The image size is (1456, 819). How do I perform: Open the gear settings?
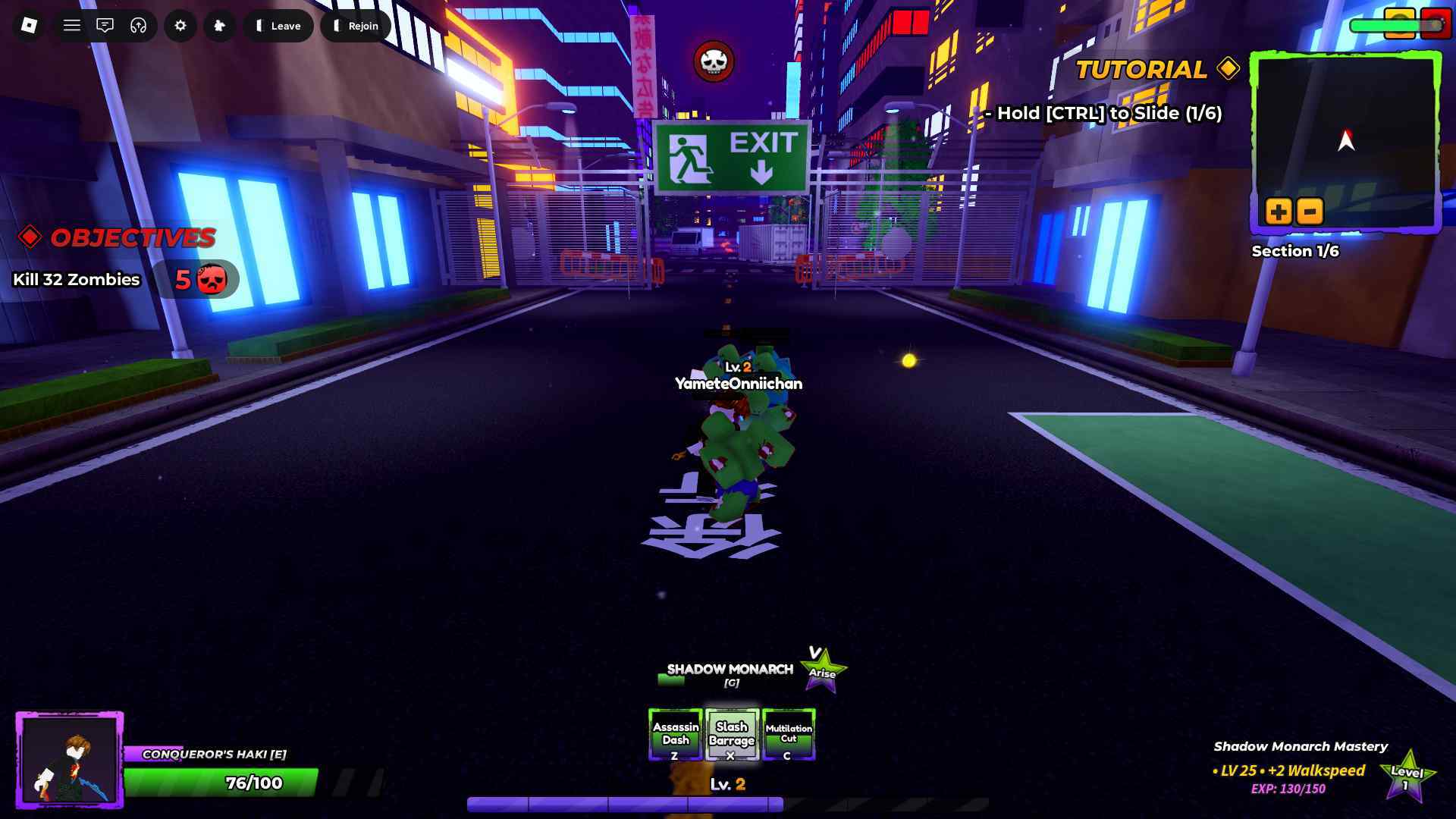pos(180,26)
